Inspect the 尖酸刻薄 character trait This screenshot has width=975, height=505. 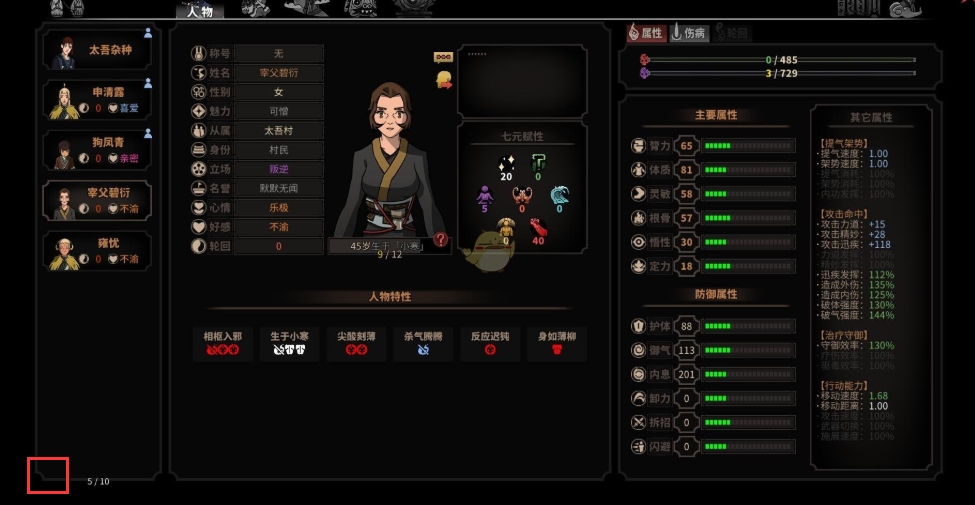click(x=356, y=343)
